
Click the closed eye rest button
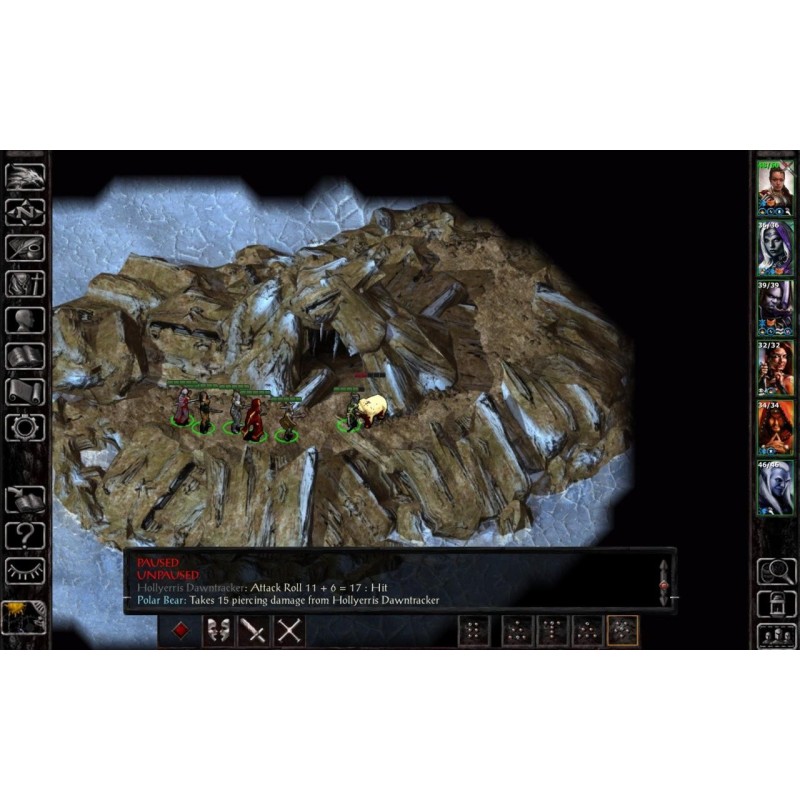(x=25, y=571)
